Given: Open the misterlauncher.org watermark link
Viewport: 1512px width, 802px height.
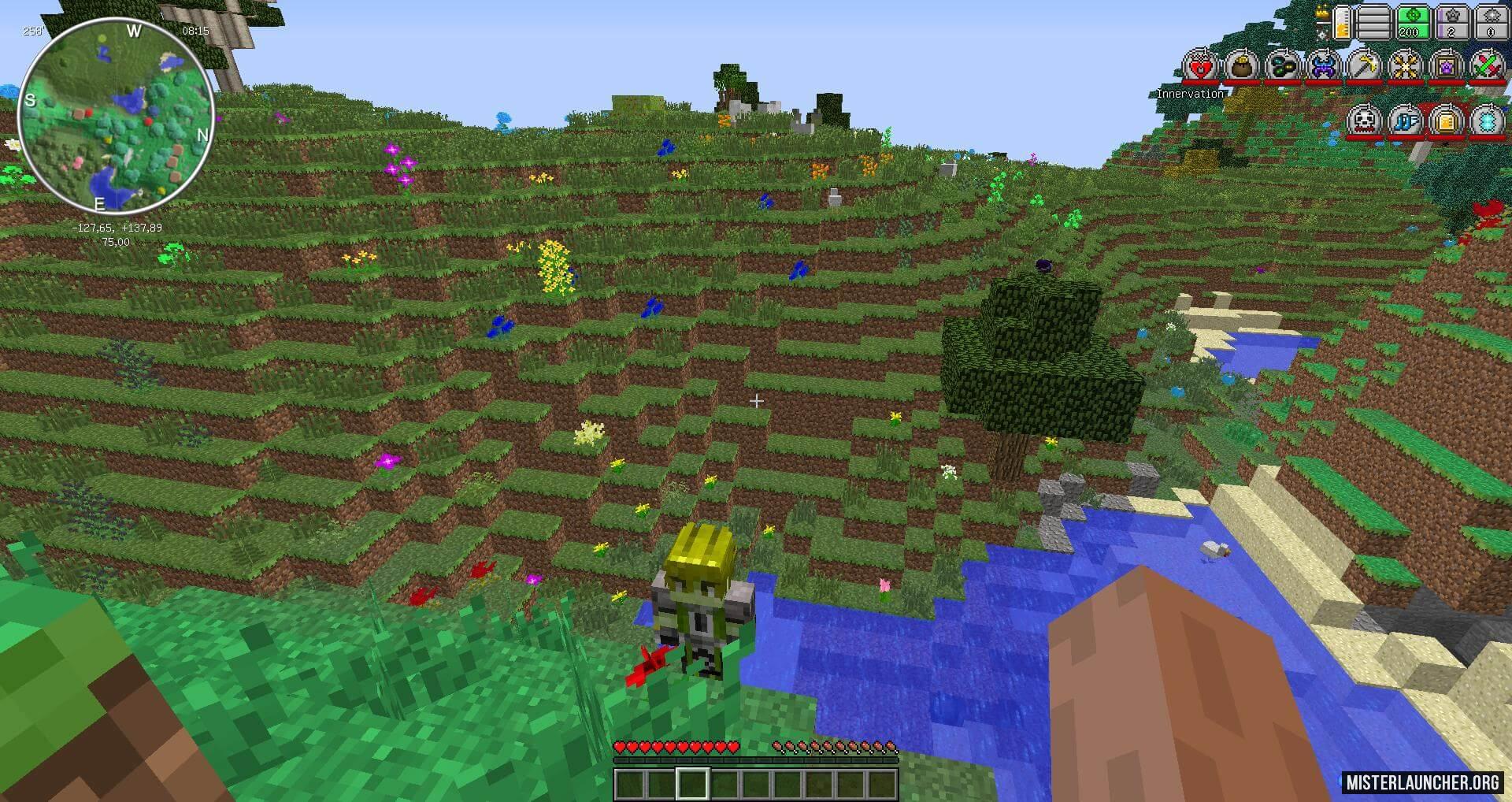Looking at the screenshot, I should coord(1422,782).
